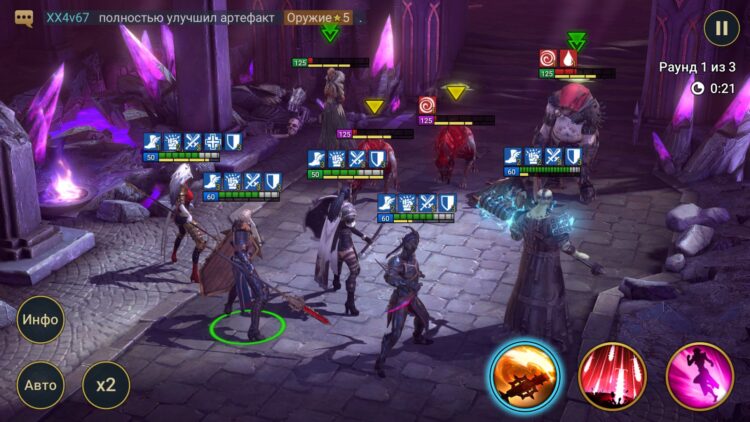
Task: Toggle Авто battle mode
Action: [41, 385]
